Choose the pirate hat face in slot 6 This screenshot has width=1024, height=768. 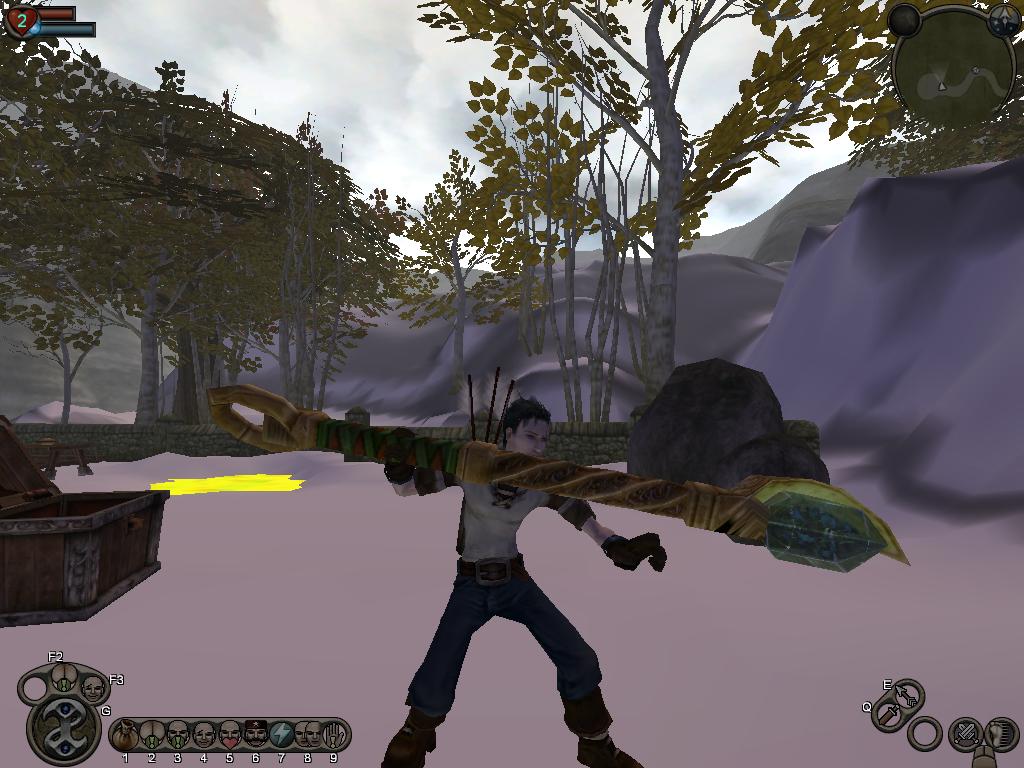point(255,736)
